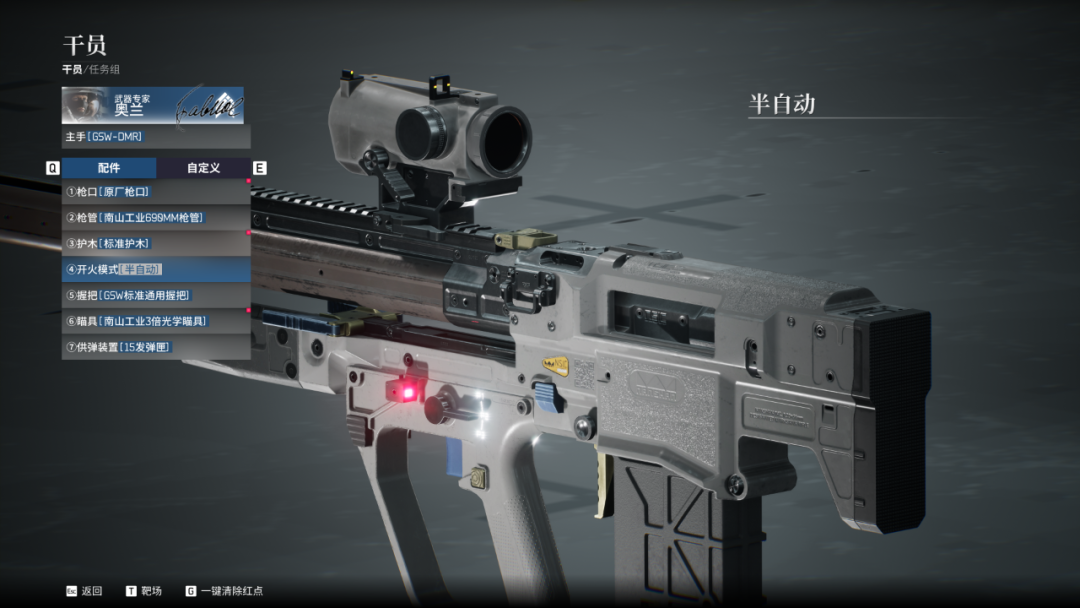Switch to the 自定义 tab
Image resolution: width=1080 pixels, height=608 pixels.
coord(203,168)
